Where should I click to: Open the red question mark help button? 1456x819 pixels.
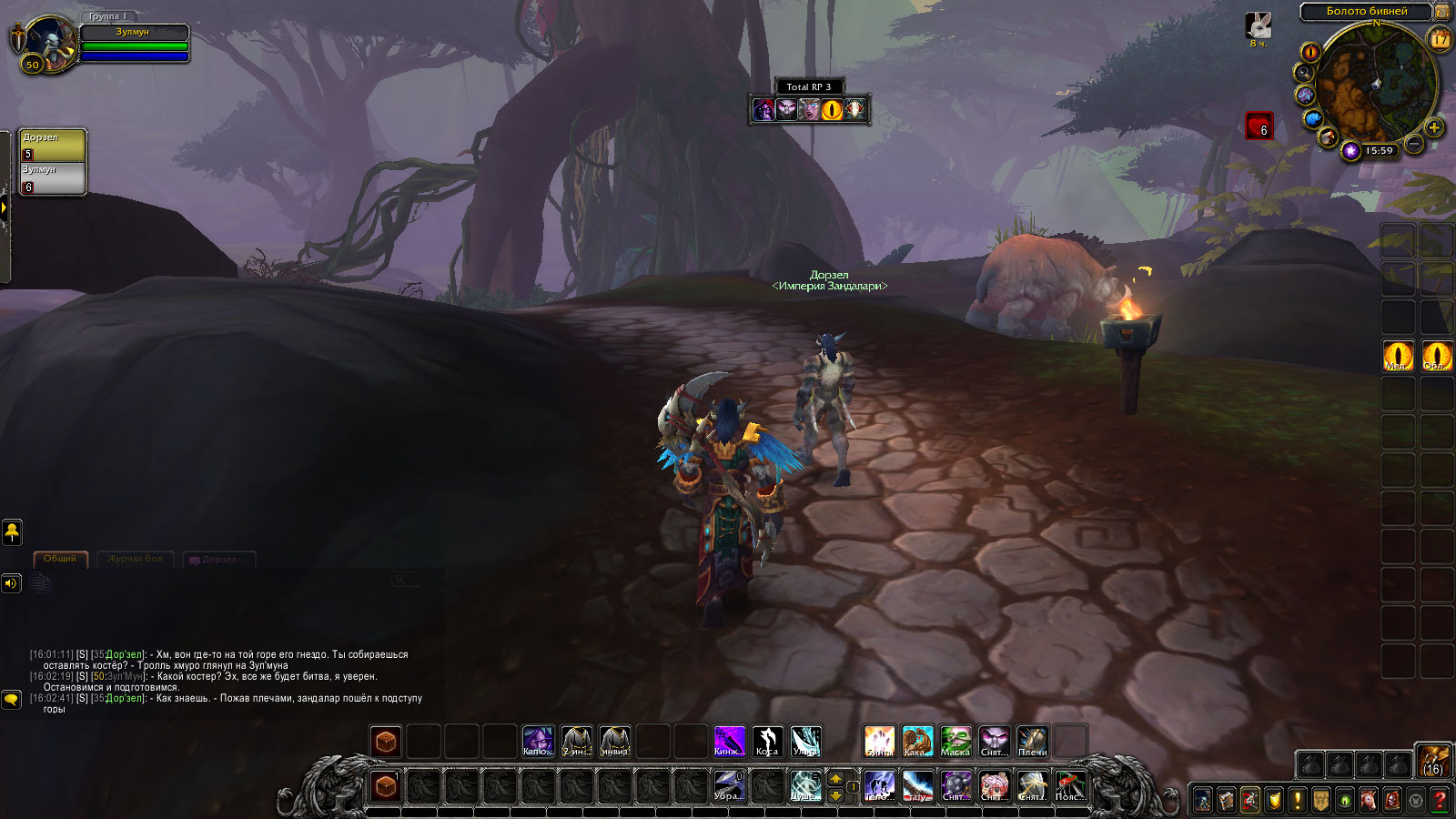[1440, 800]
